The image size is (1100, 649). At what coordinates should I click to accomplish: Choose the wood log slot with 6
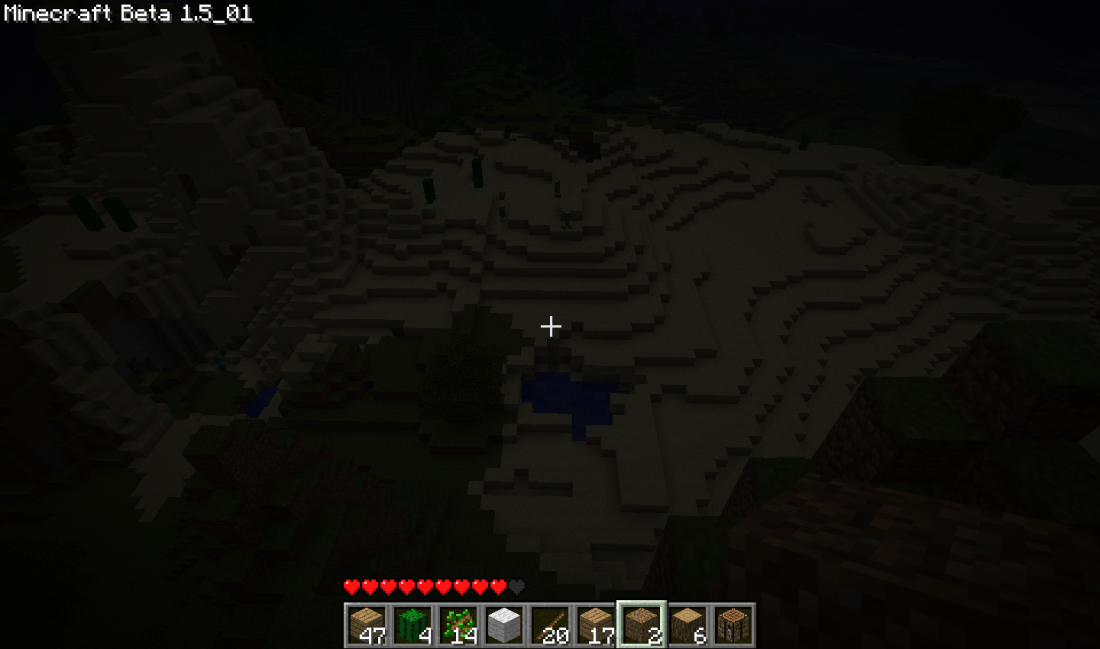(687, 625)
